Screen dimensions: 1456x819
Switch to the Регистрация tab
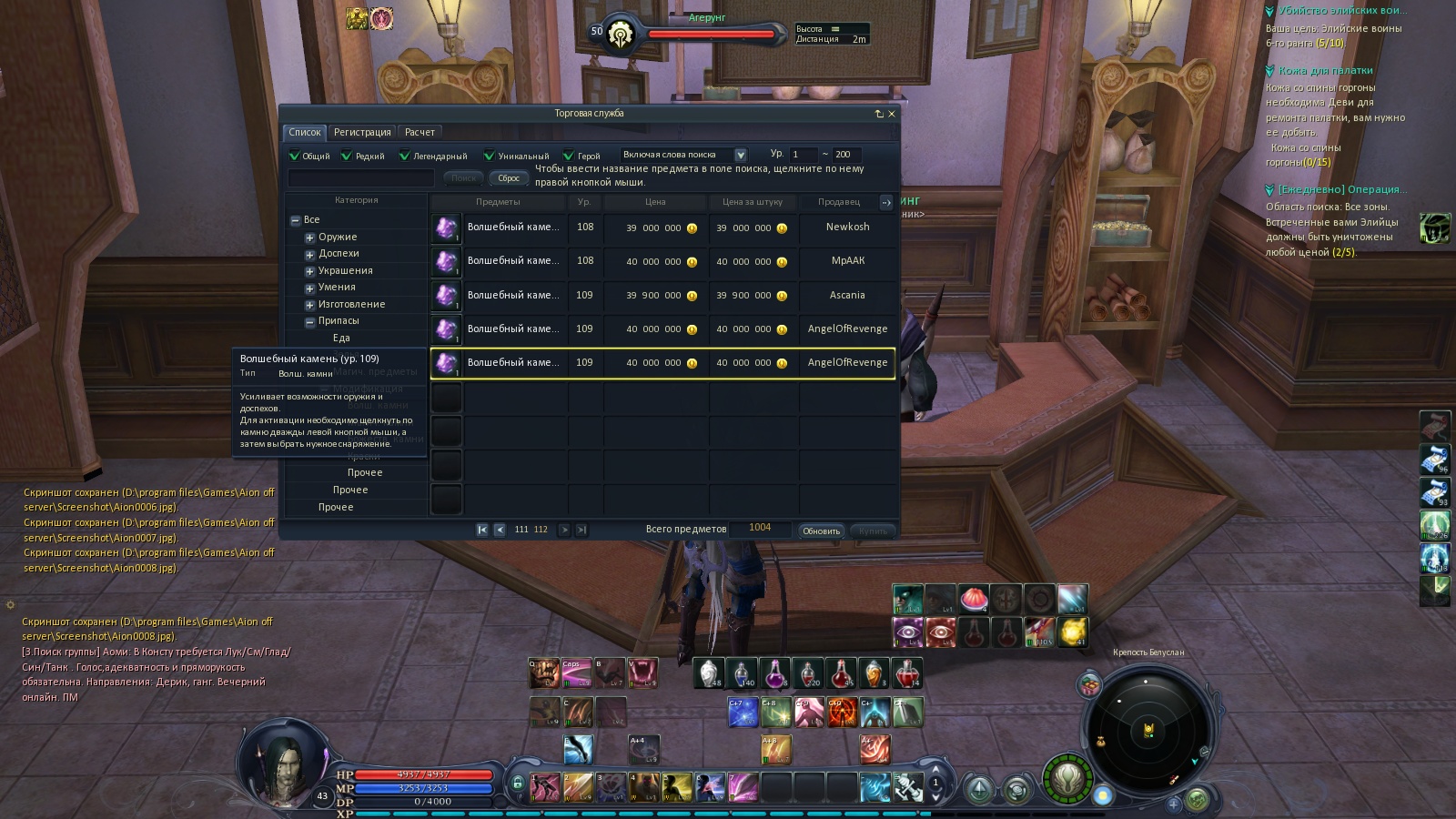(362, 133)
